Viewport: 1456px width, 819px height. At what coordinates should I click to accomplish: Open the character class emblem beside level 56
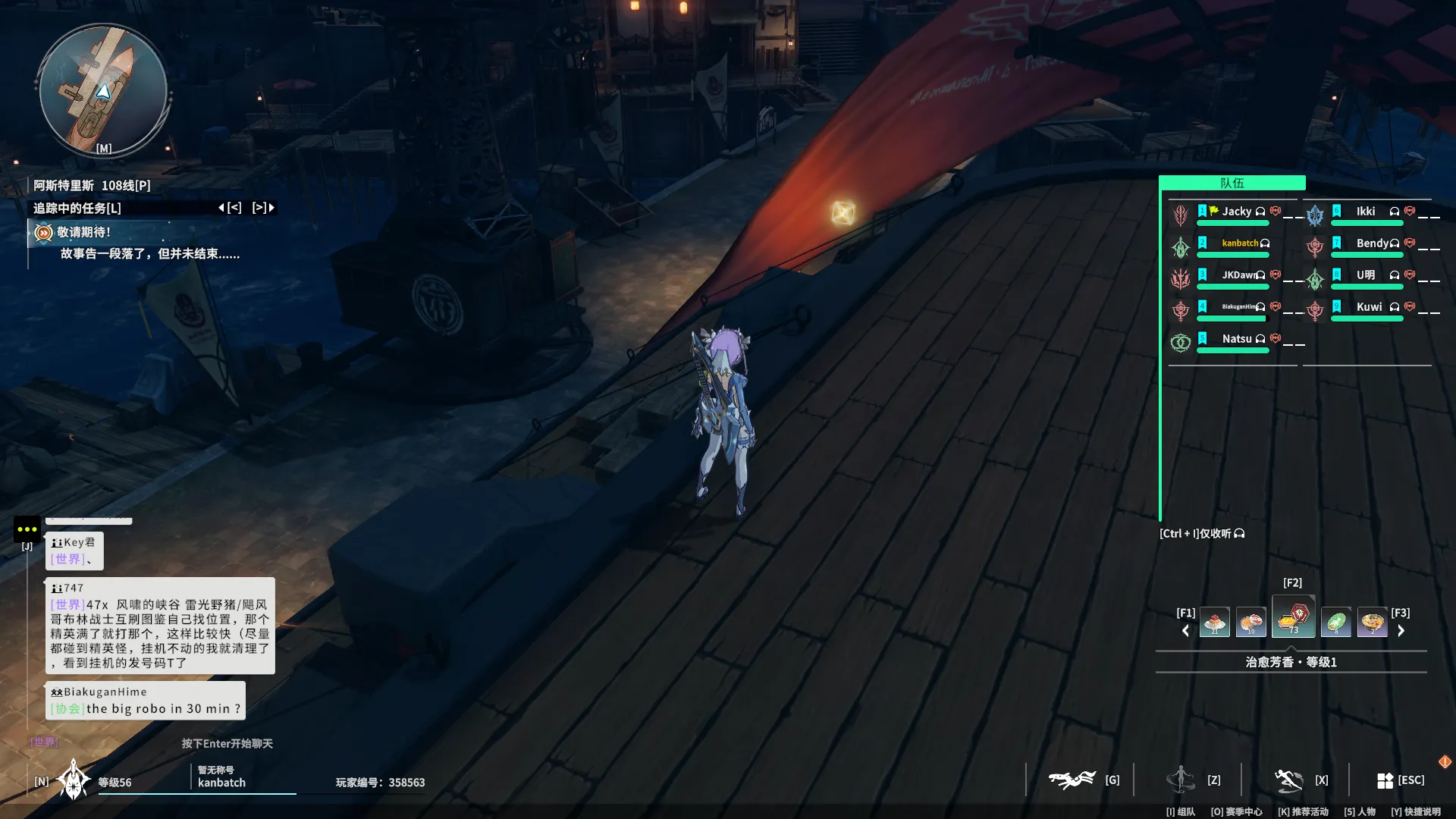[x=74, y=780]
